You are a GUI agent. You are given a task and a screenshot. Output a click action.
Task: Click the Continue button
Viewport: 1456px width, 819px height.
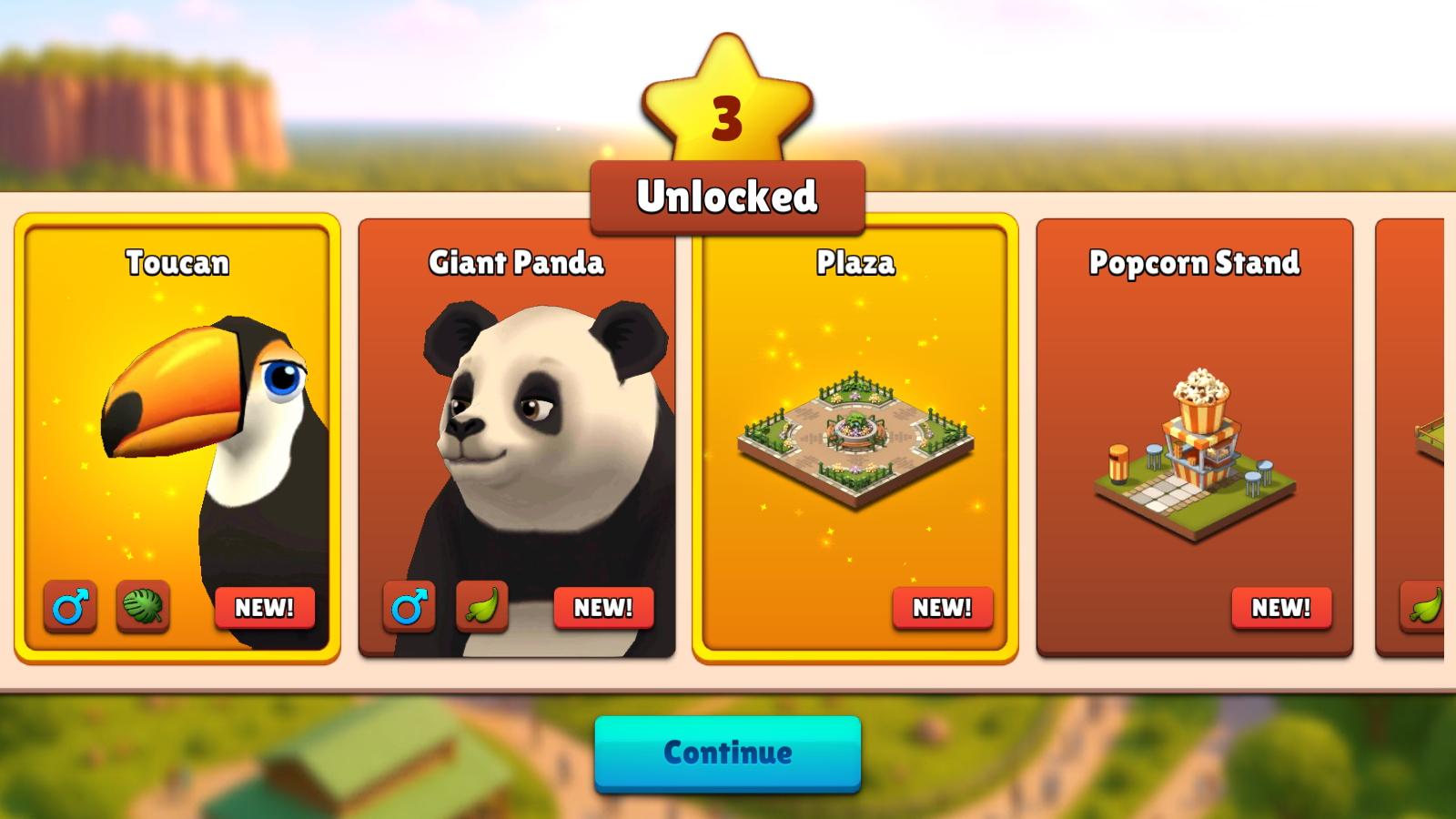coord(727,753)
